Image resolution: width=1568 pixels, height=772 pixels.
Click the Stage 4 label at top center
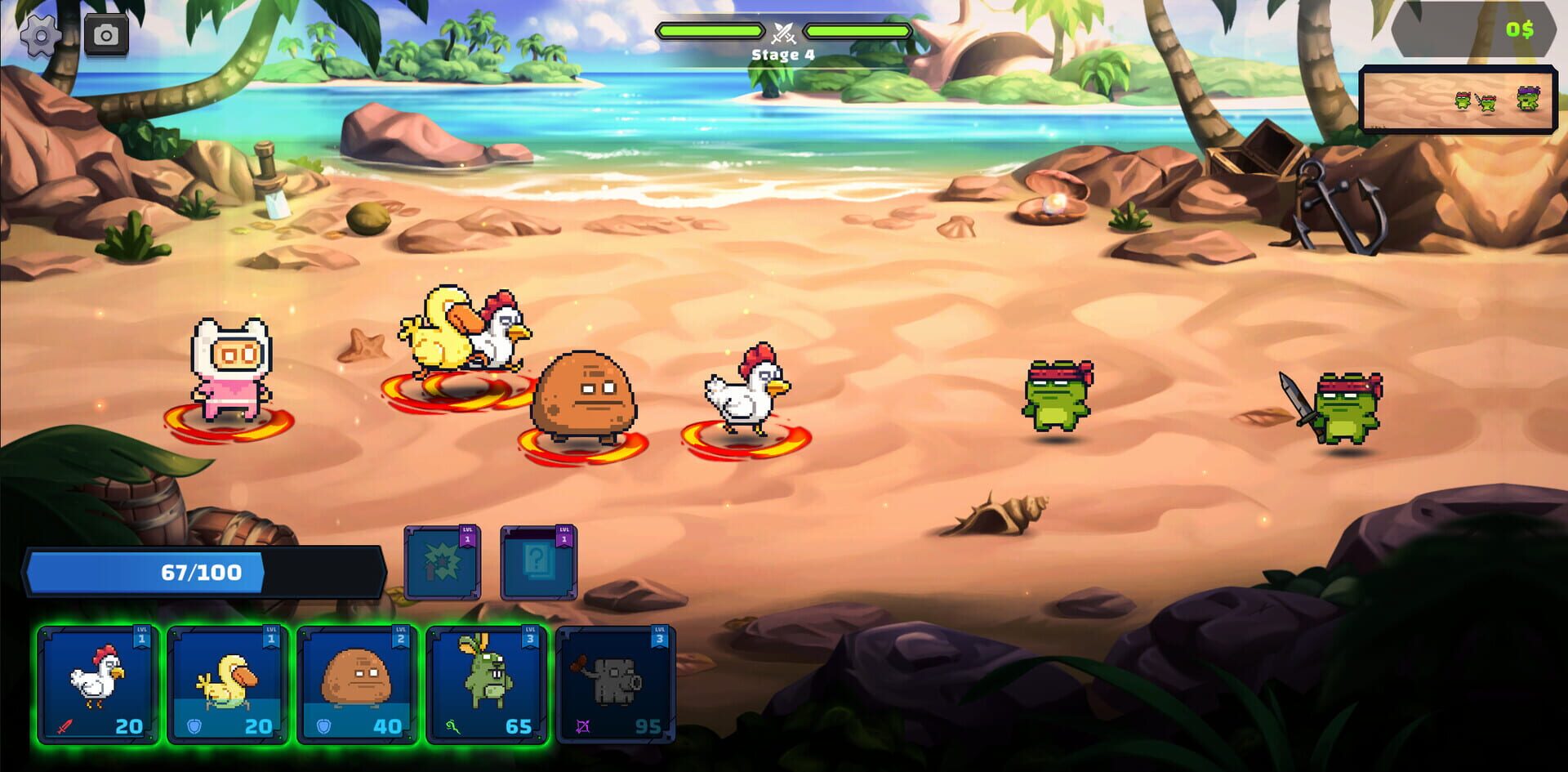pyautogui.click(x=782, y=55)
